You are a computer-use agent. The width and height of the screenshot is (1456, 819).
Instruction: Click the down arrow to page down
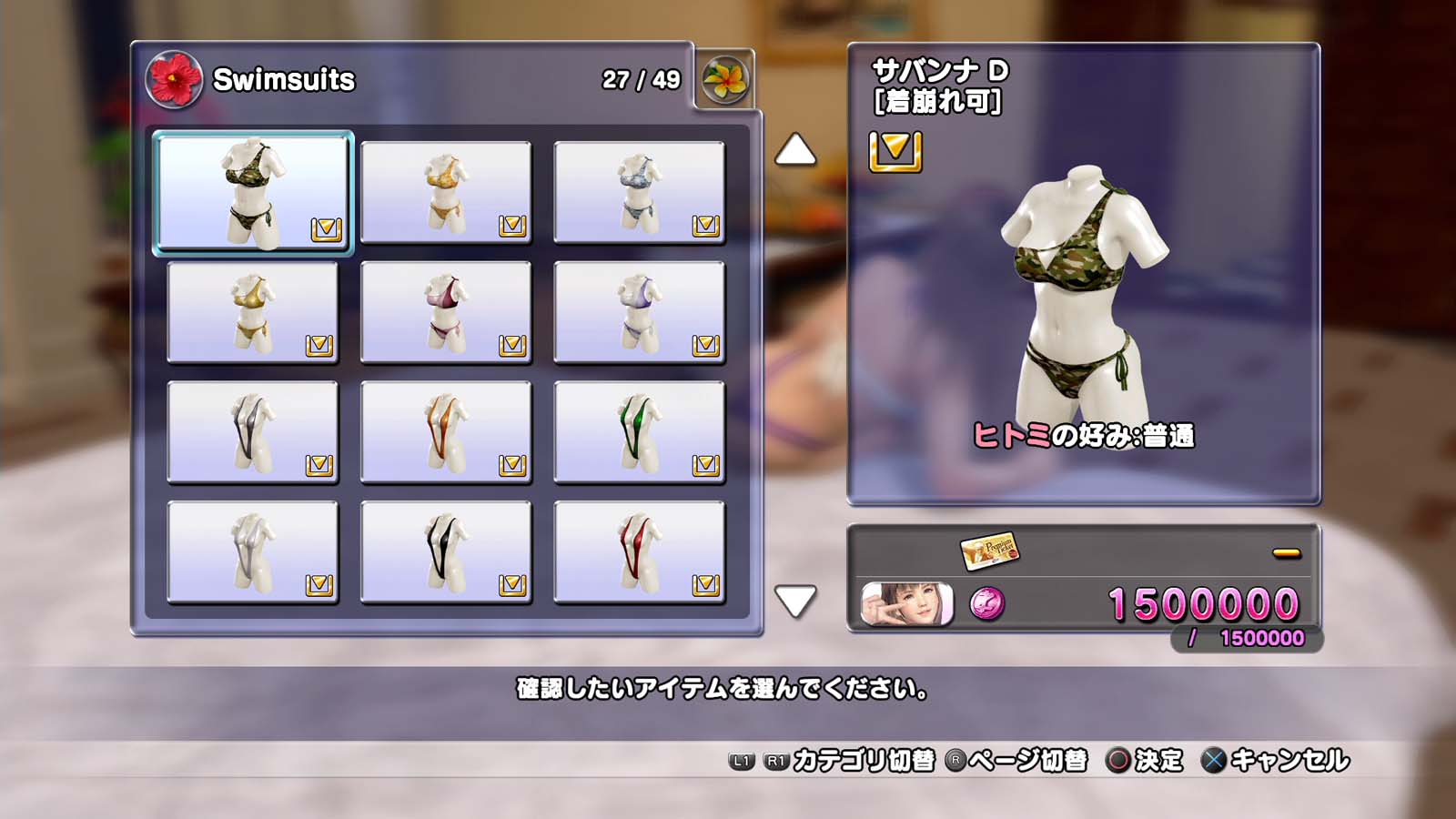(795, 601)
